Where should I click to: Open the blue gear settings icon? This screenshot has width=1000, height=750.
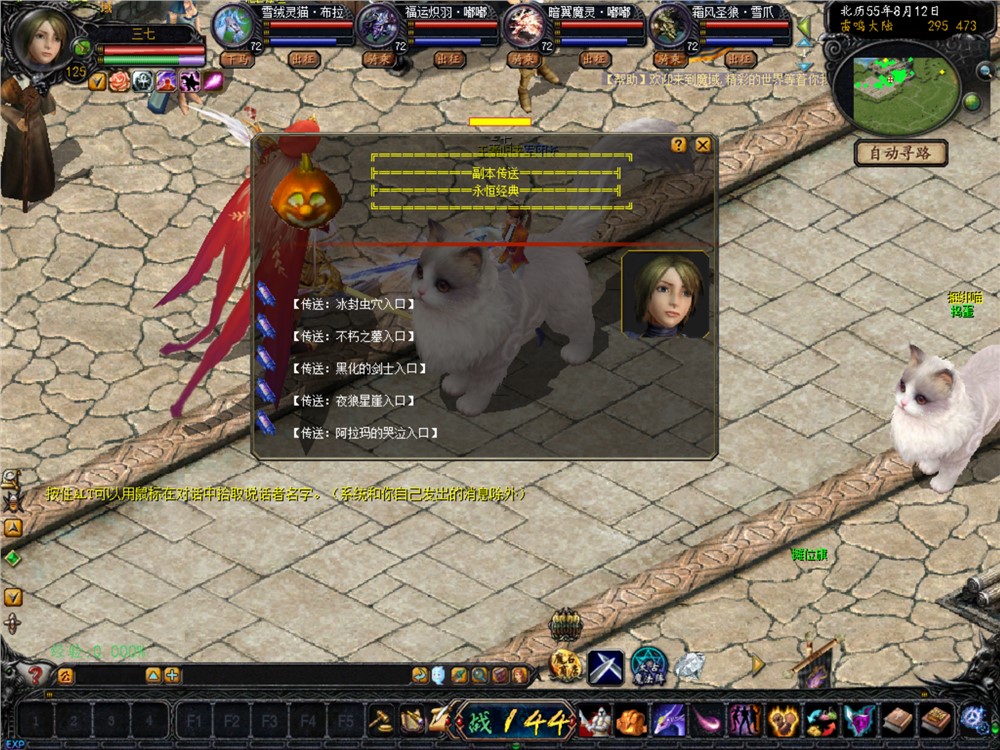[972, 718]
